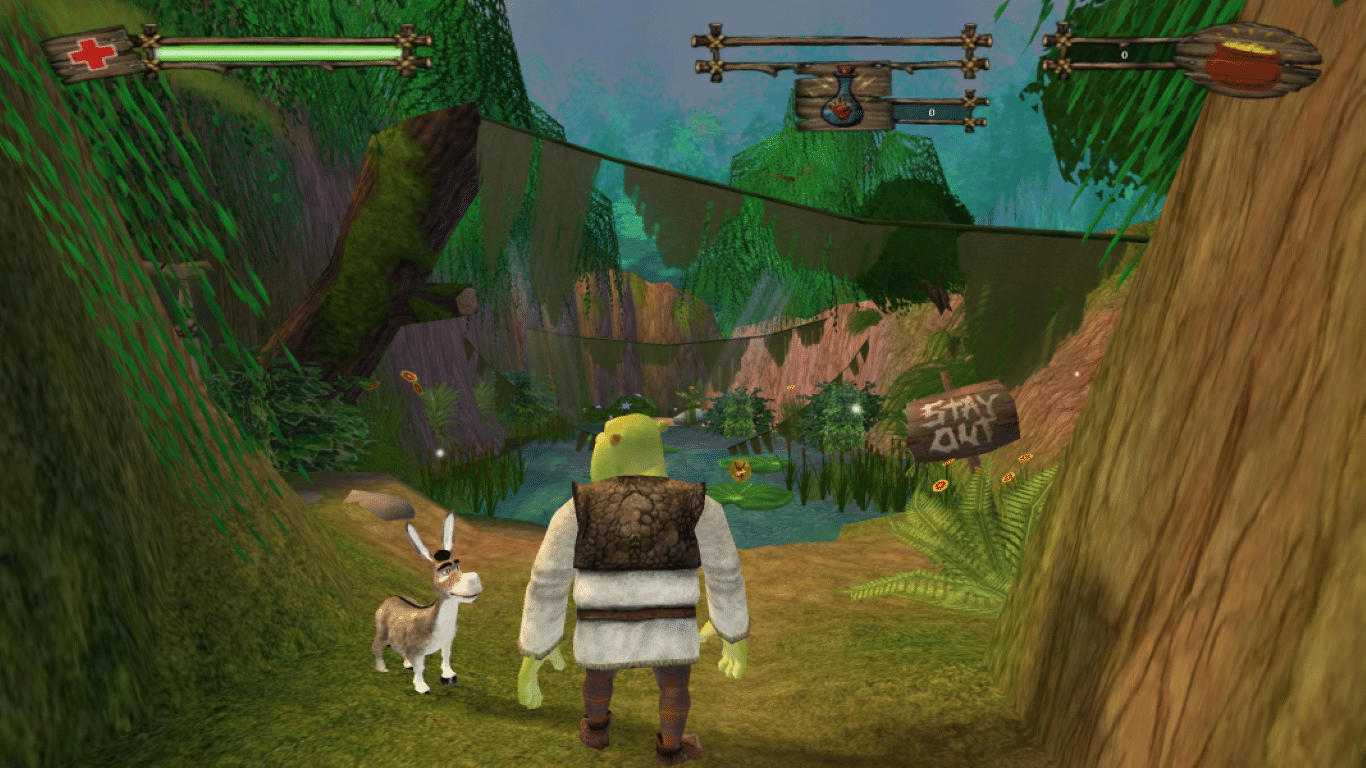Click the wooden cross knob beside the potion counter
The height and width of the screenshot is (768, 1366).
(971, 103)
